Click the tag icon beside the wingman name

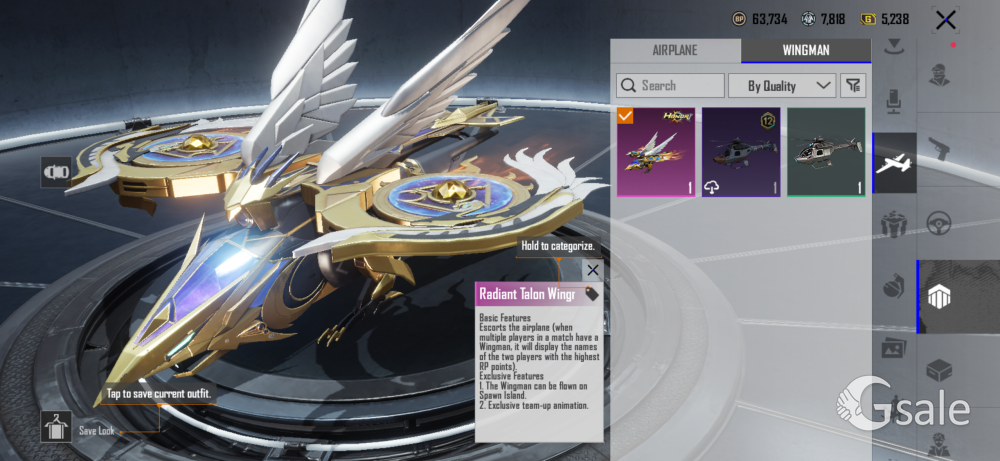pyautogui.click(x=592, y=294)
